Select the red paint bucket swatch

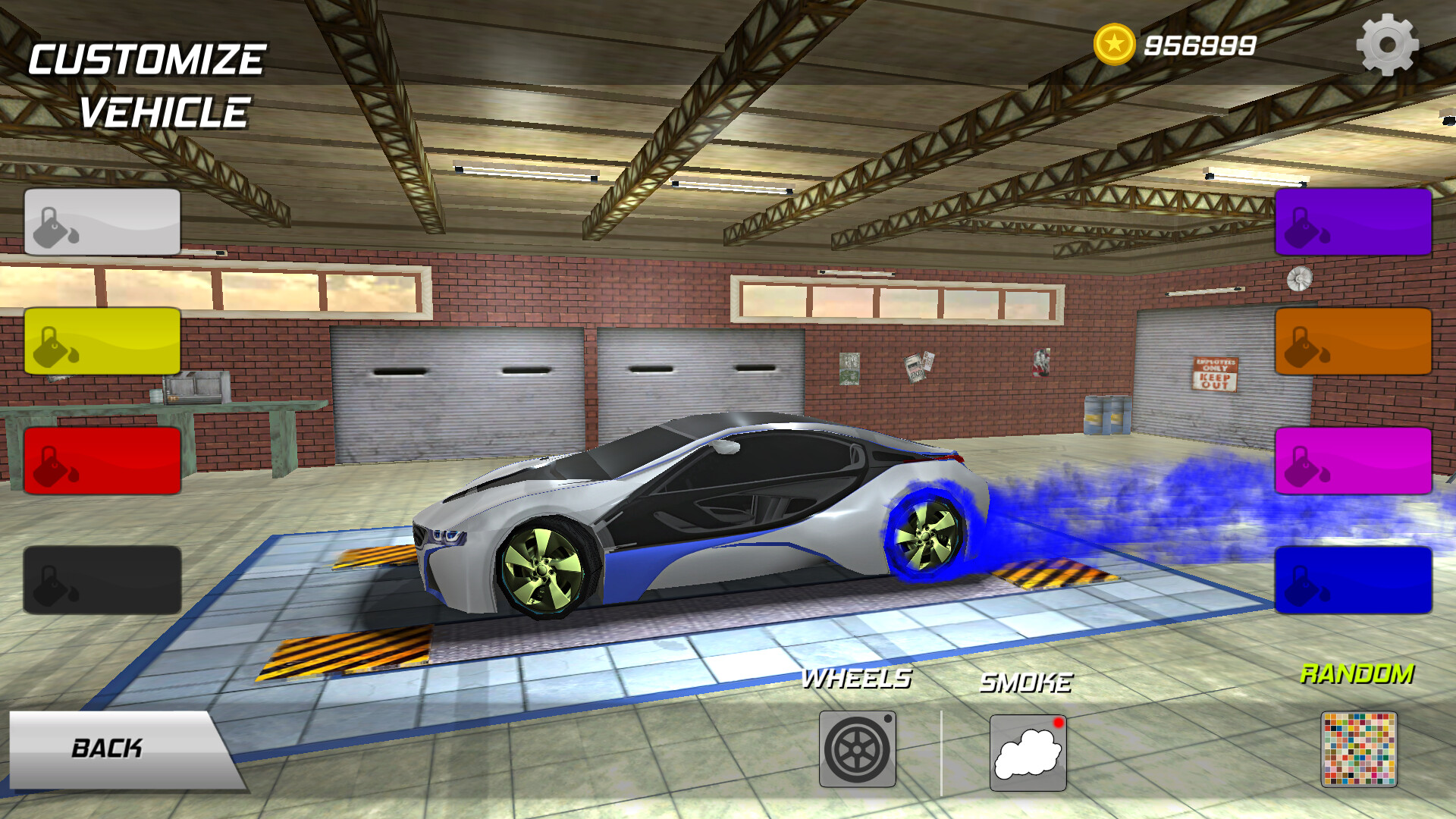pyautogui.click(x=103, y=462)
